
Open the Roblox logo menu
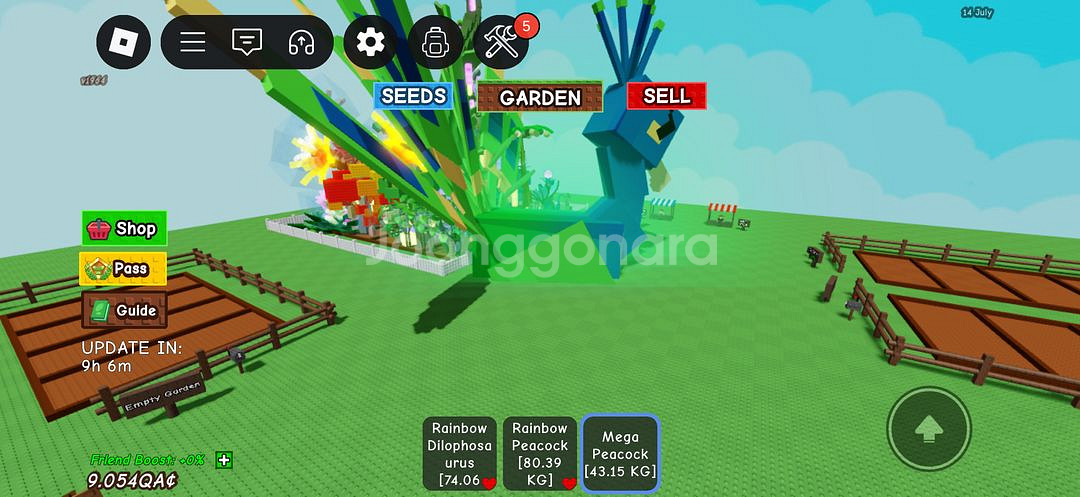123,42
